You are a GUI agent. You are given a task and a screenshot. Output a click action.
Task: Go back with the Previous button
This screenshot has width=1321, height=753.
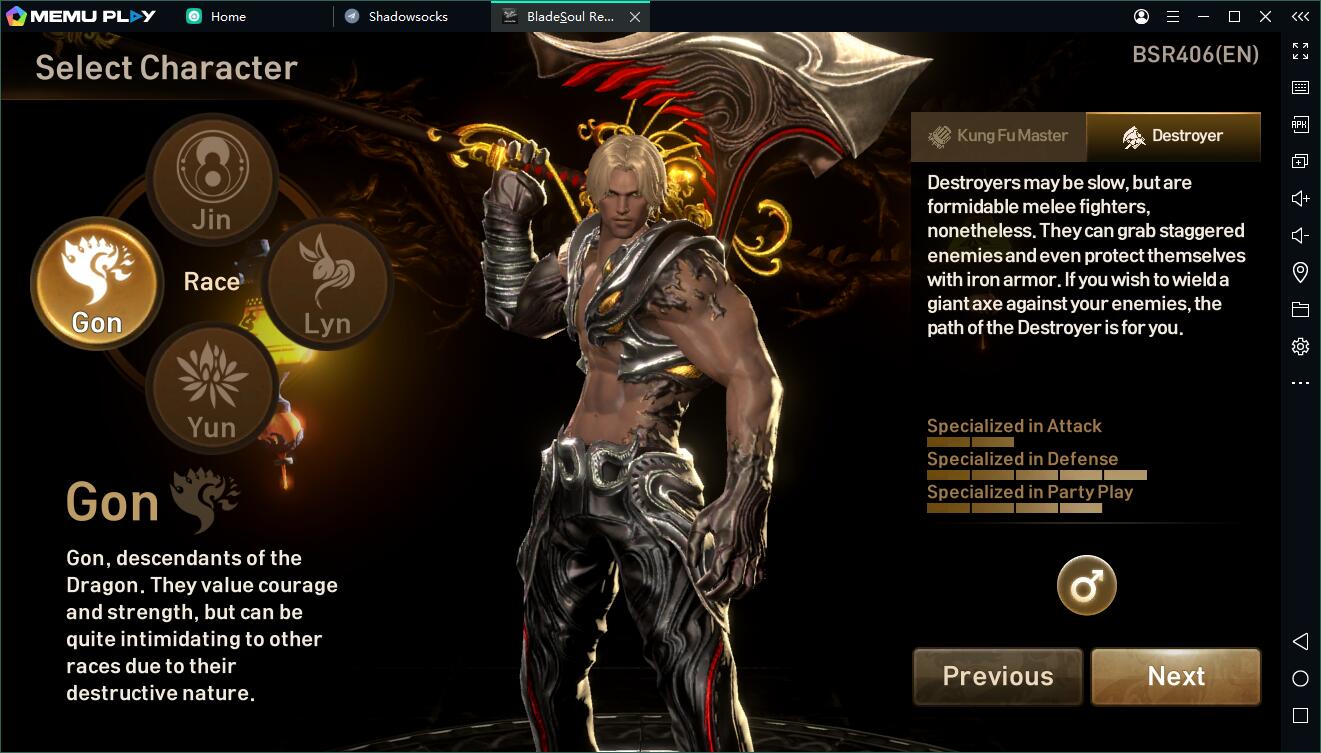point(997,676)
